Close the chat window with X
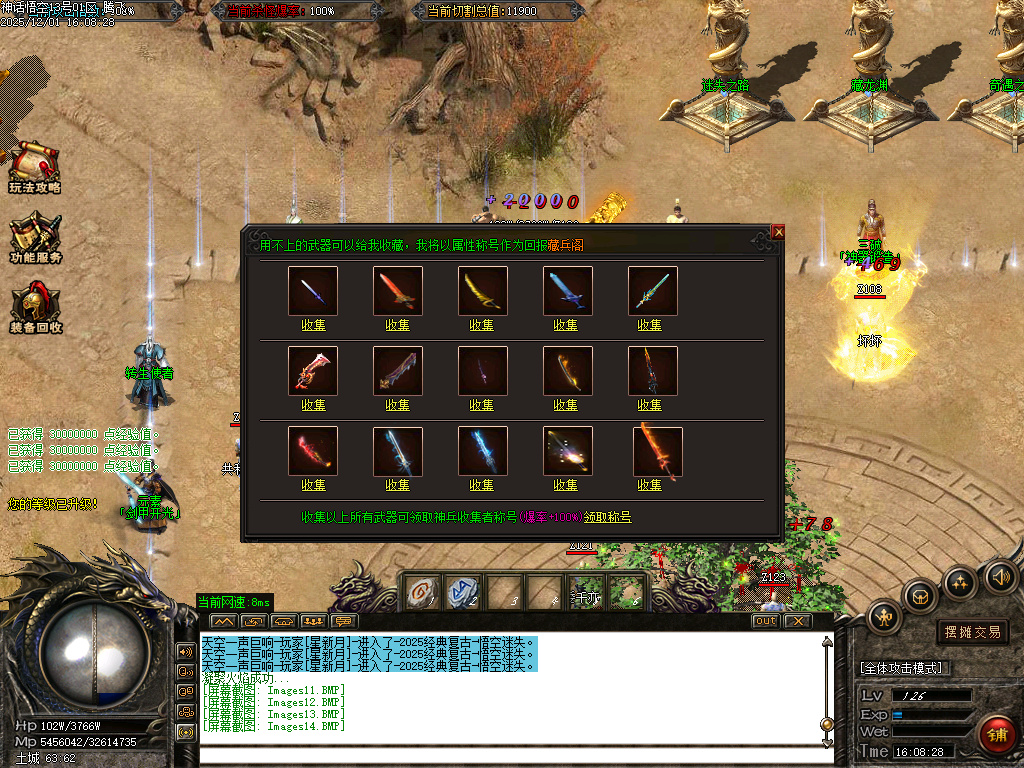1024x768 pixels. click(796, 621)
